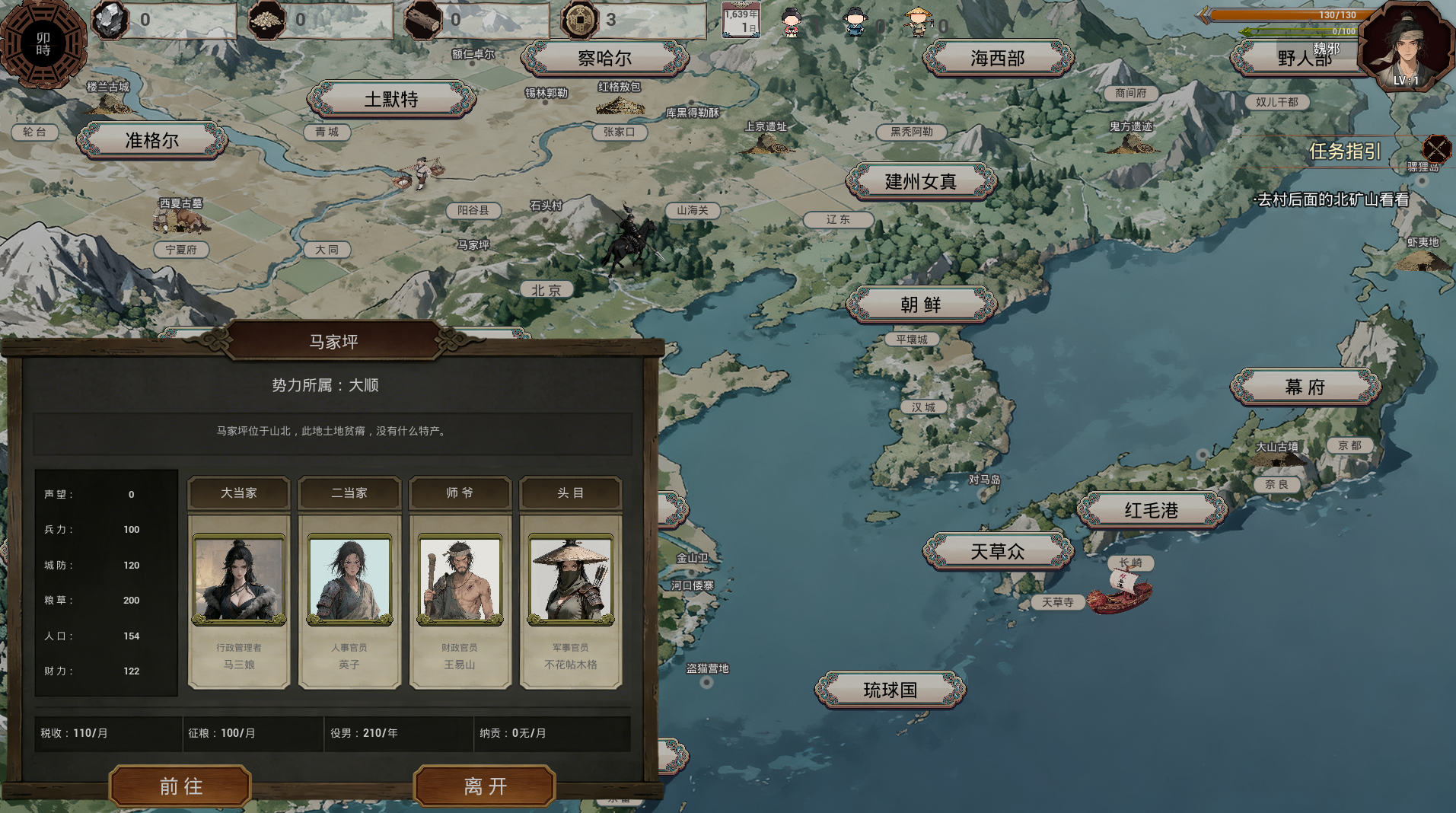Open the 建州女真 faction banner
The image size is (1456, 813).
[921, 181]
